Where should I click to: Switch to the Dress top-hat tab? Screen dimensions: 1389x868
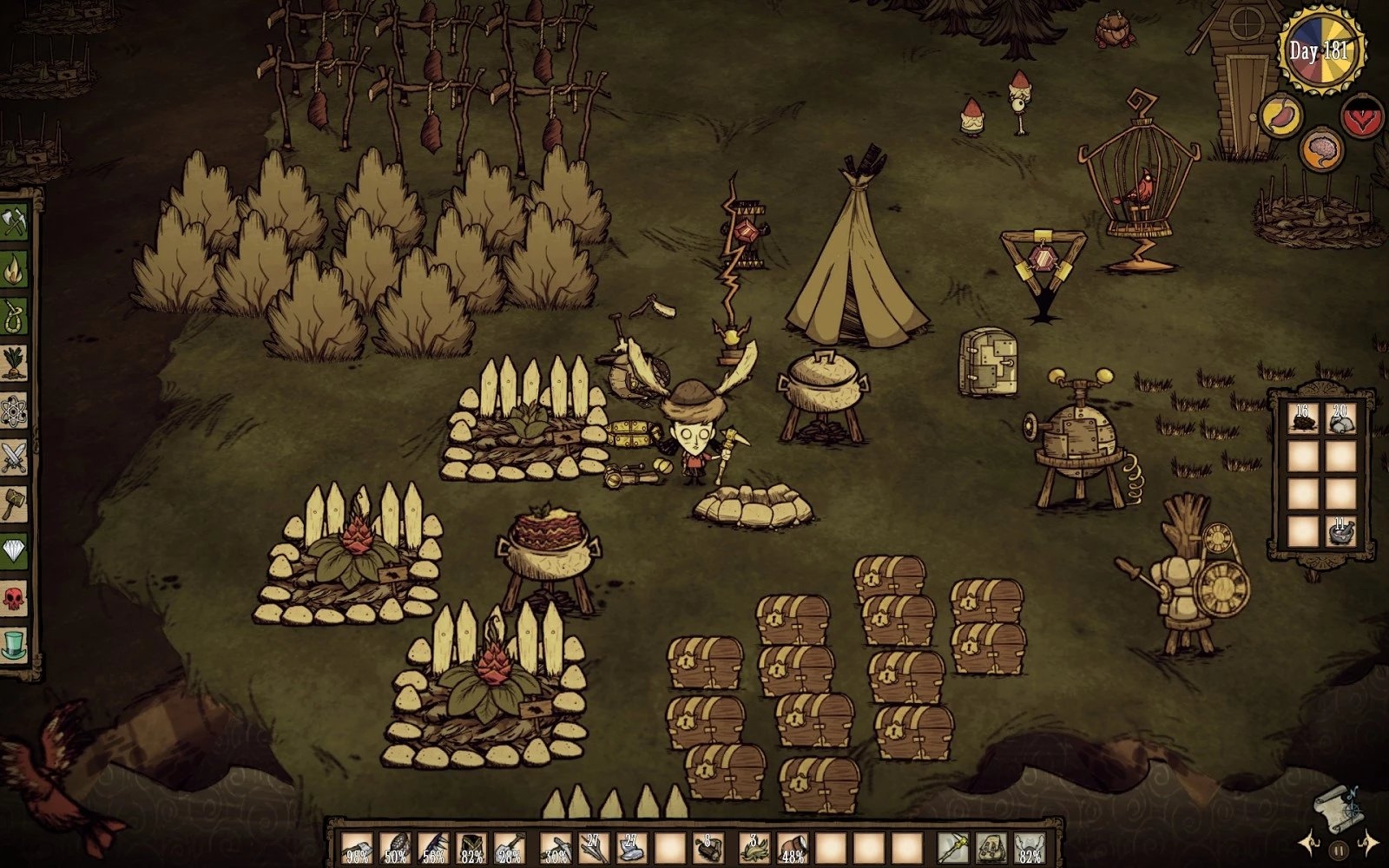[15, 644]
